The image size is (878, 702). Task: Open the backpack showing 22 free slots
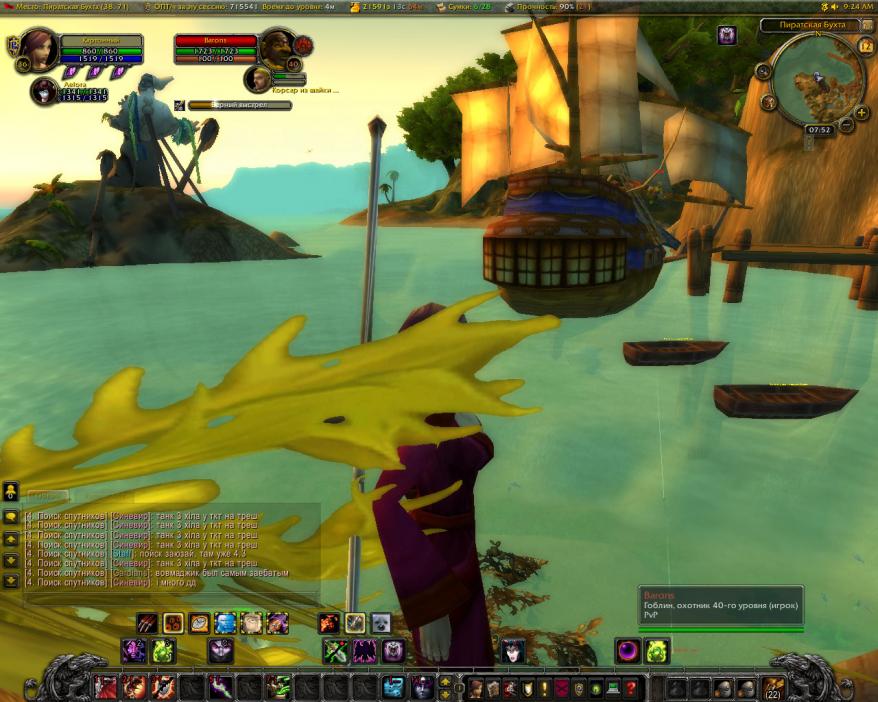[773, 688]
